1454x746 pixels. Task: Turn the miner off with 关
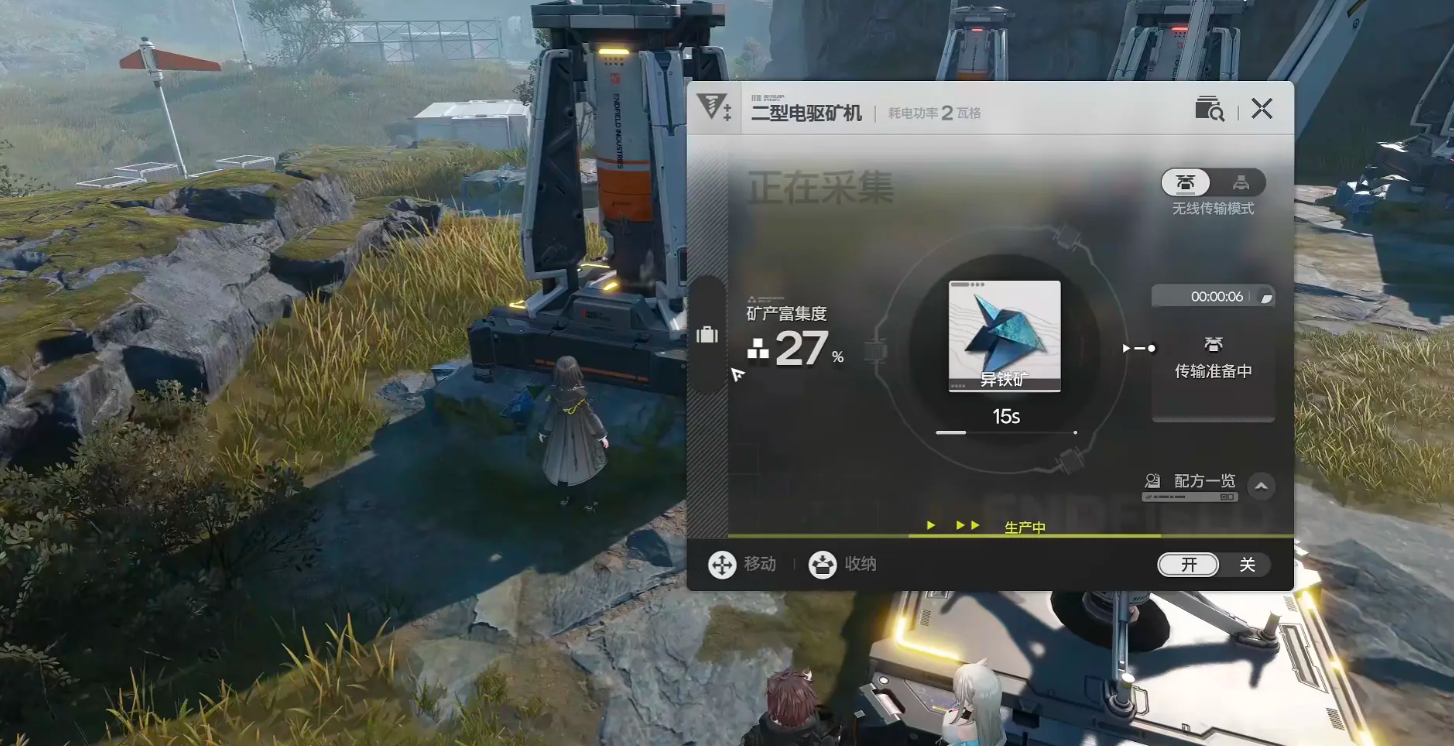pyautogui.click(x=1246, y=565)
